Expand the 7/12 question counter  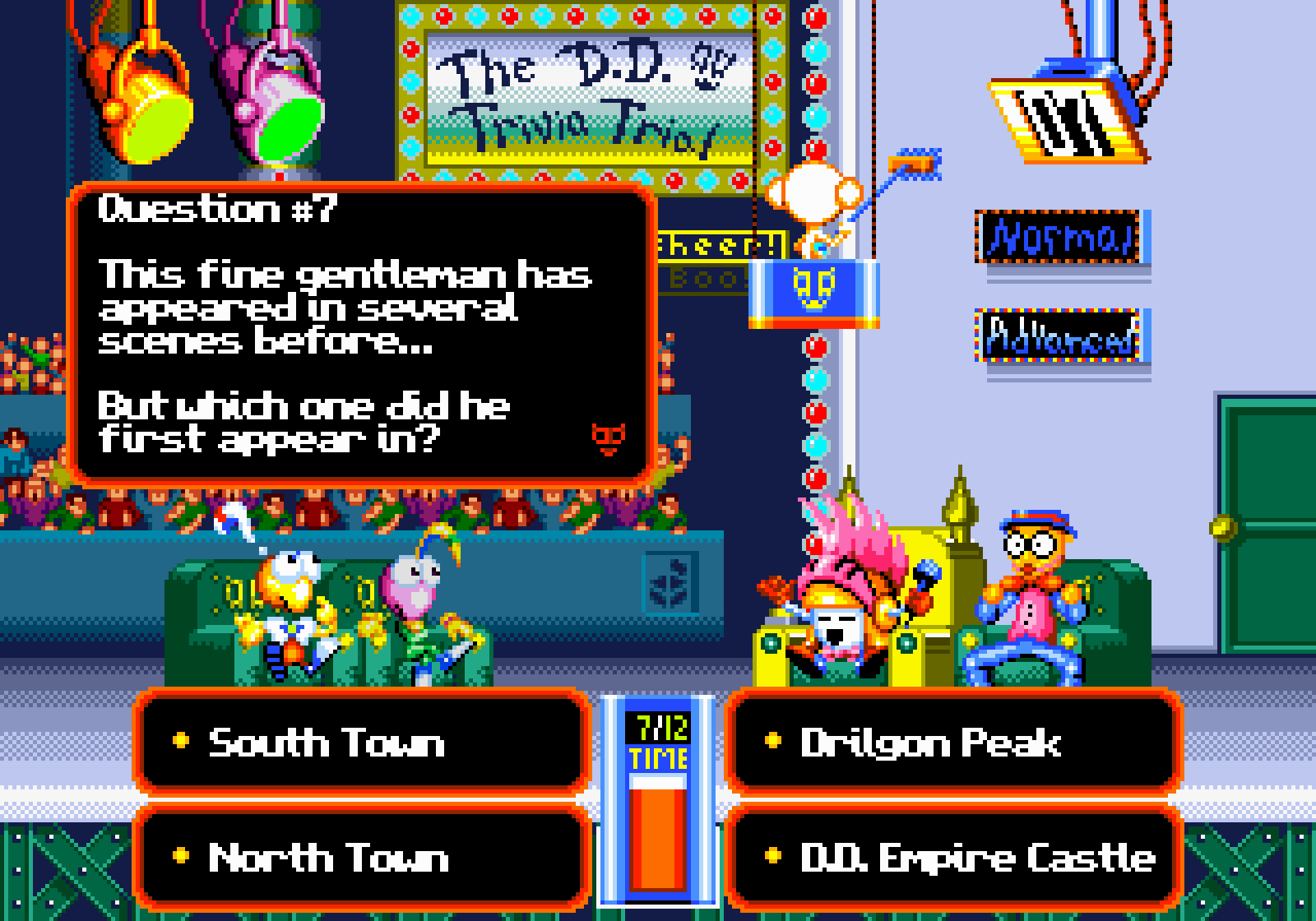tap(658, 728)
